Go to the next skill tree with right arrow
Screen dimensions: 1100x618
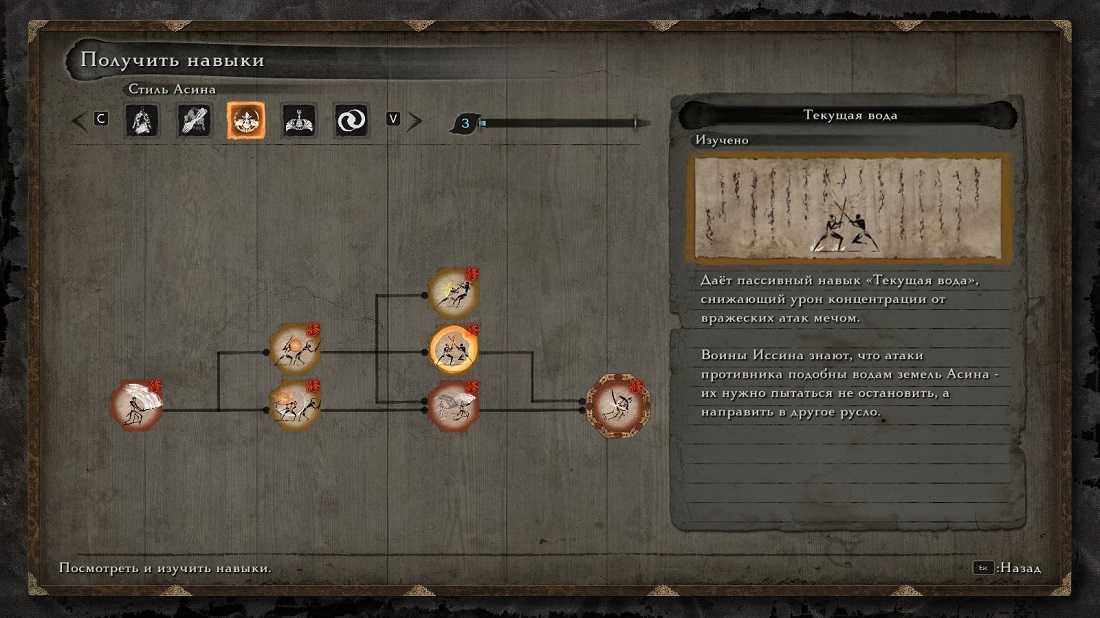[415, 121]
